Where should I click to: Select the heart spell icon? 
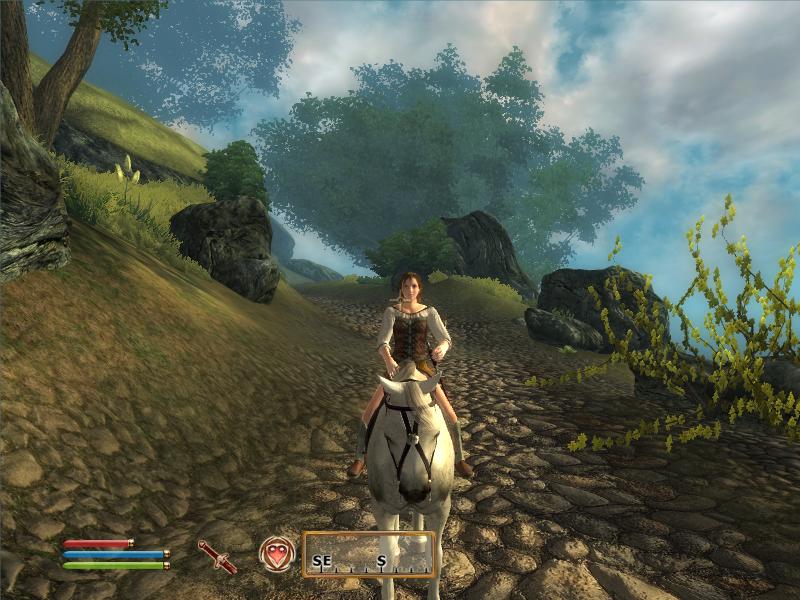[x=276, y=554]
